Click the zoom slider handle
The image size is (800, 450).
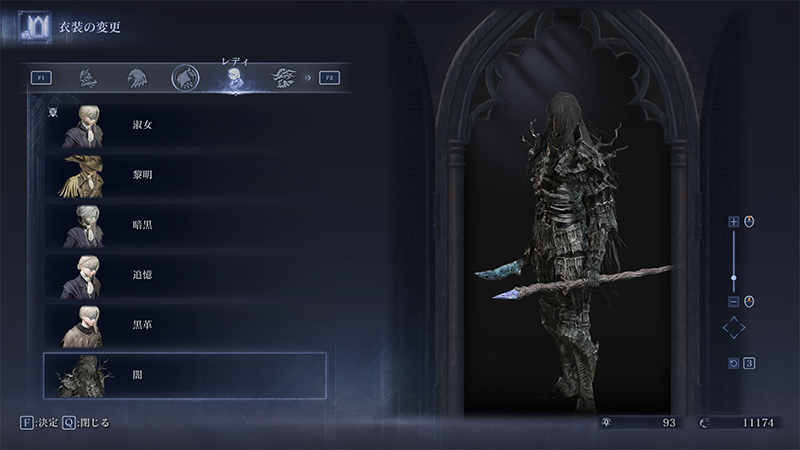(x=733, y=278)
